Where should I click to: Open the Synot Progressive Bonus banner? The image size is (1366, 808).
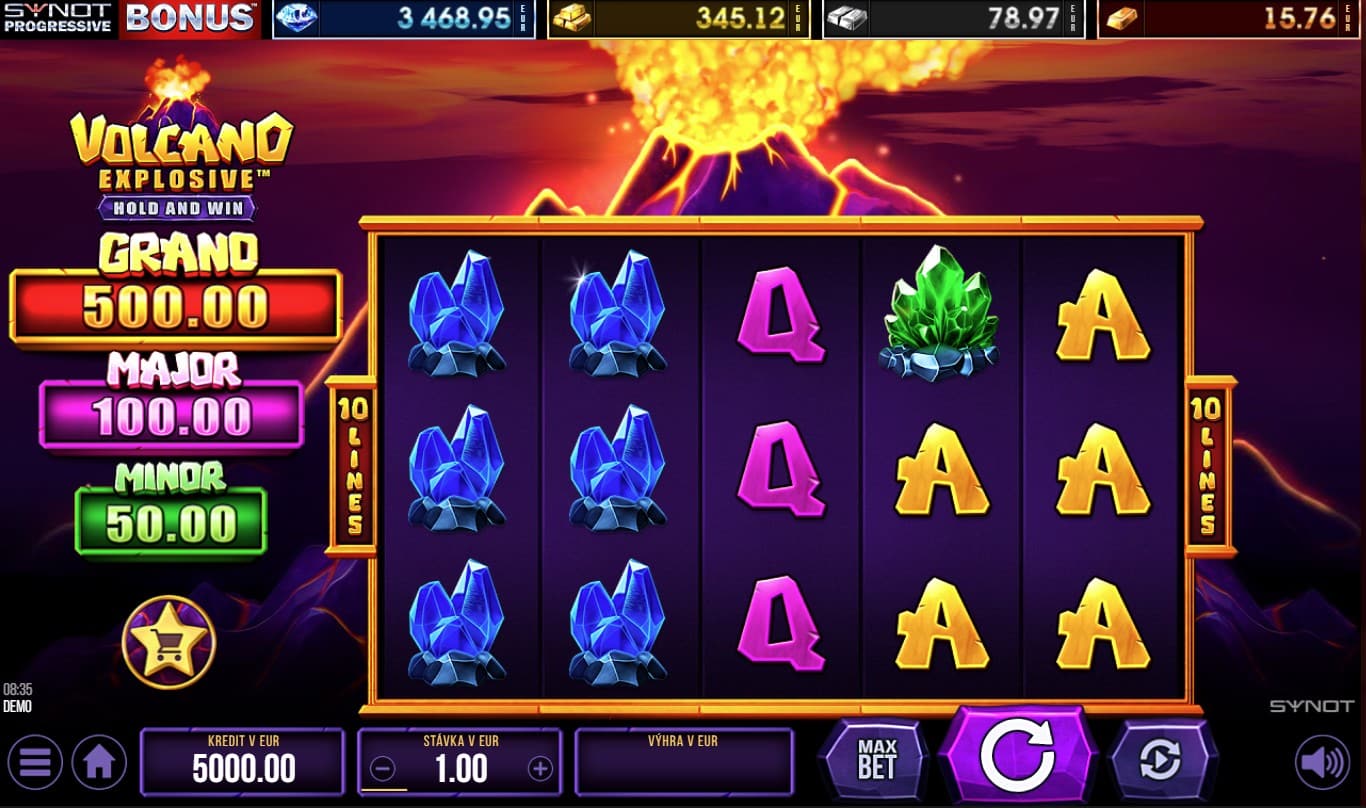coord(130,18)
